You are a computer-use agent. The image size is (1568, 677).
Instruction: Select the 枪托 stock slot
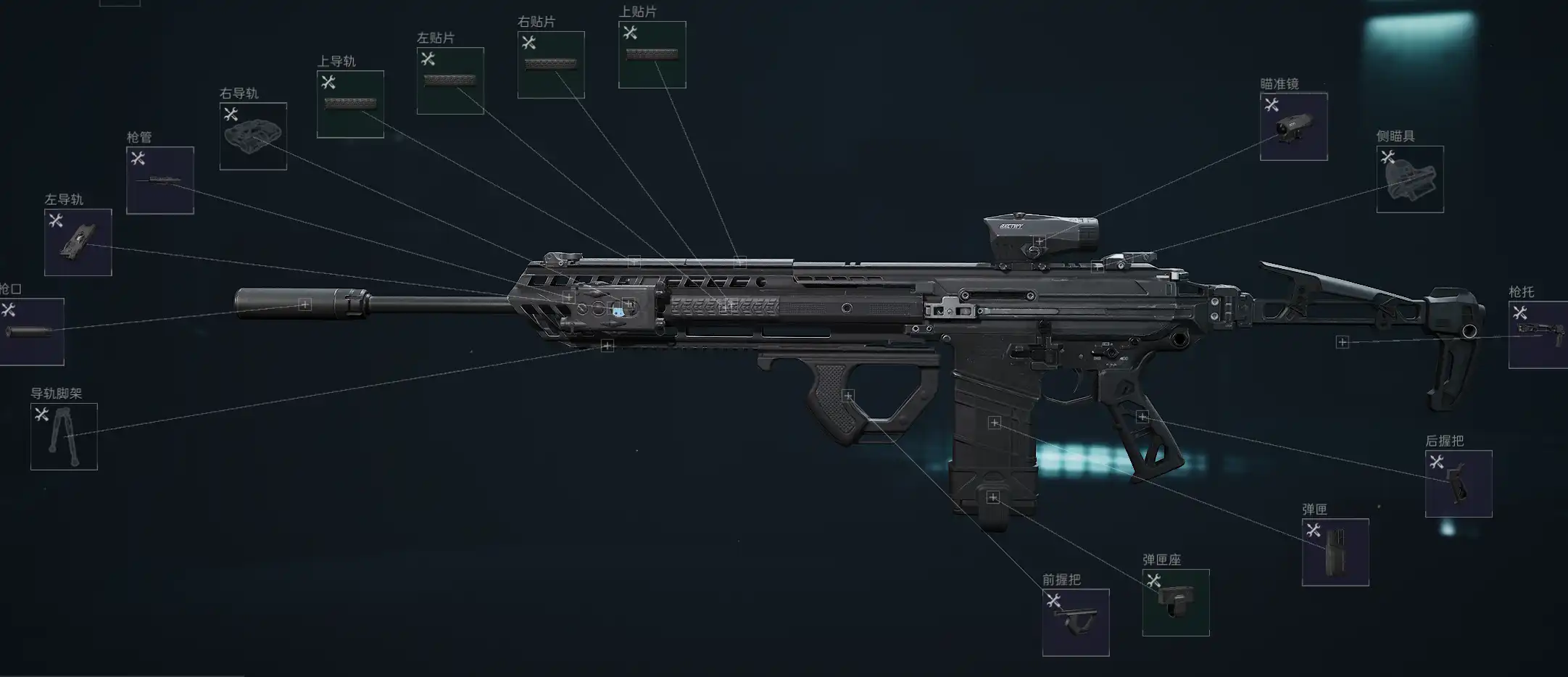(1538, 336)
